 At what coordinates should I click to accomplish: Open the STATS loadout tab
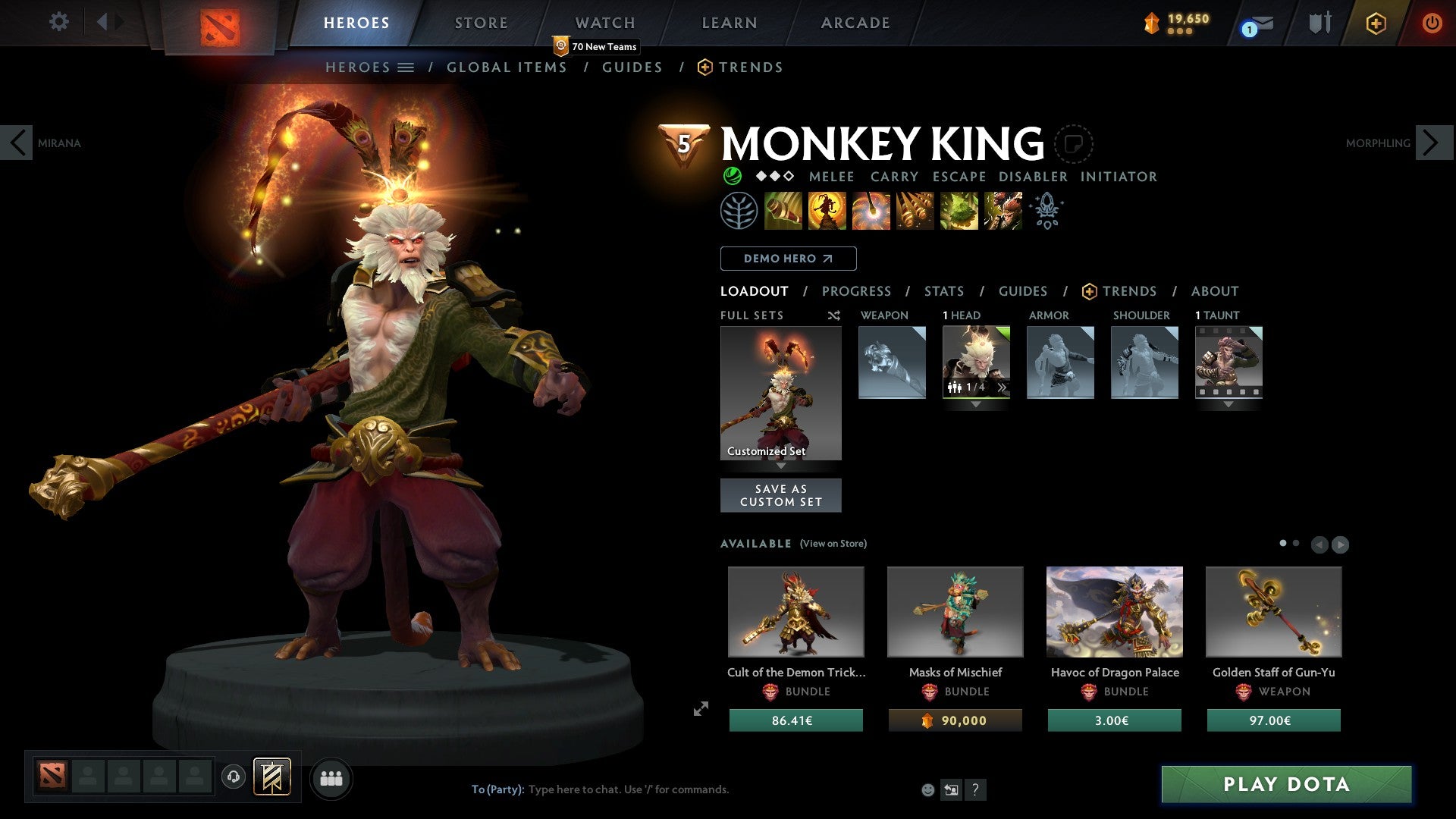click(x=943, y=291)
